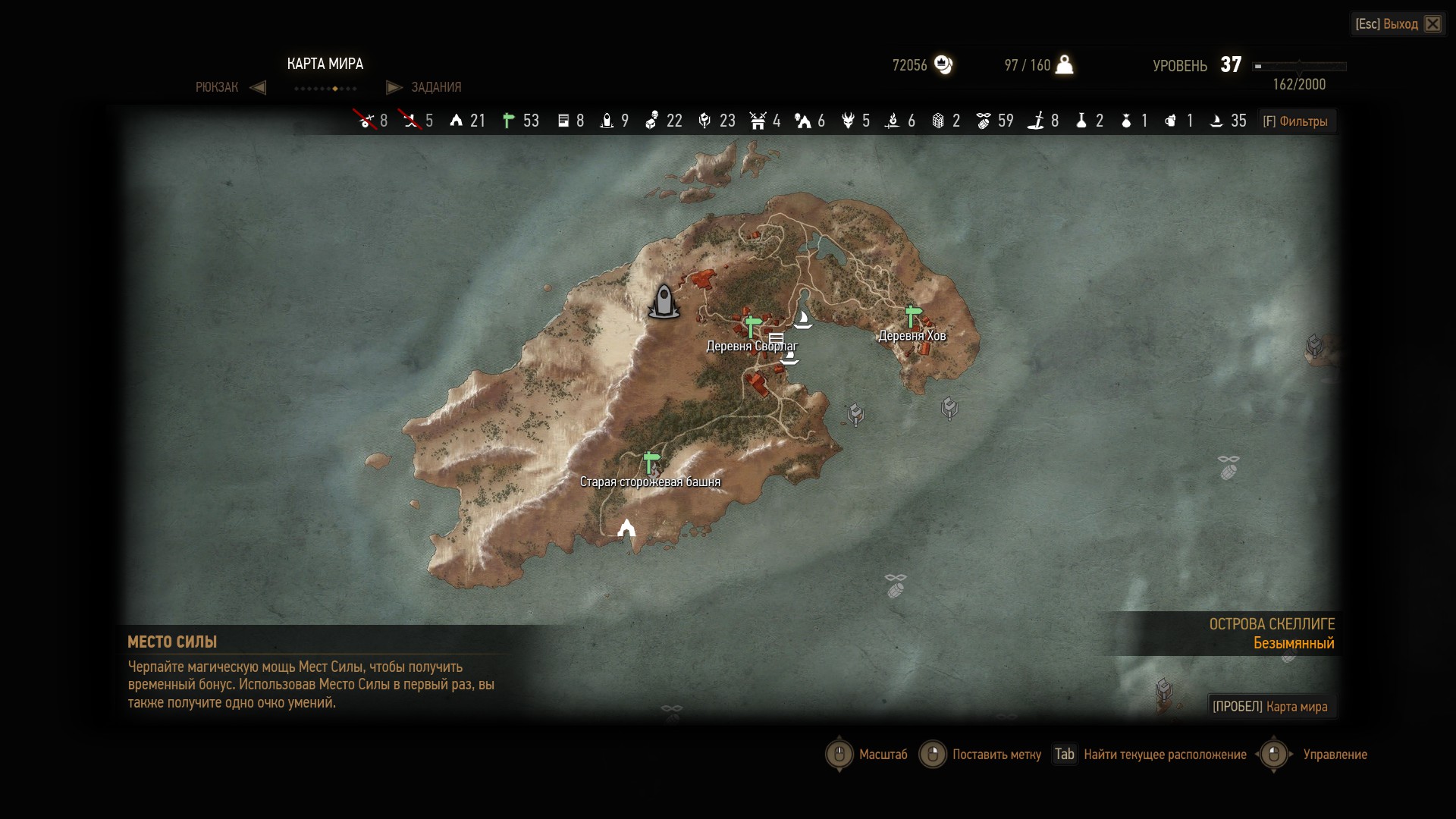Click the white cave entrance marker
Image resolution: width=1456 pixels, height=819 pixels.
pyautogui.click(x=626, y=528)
